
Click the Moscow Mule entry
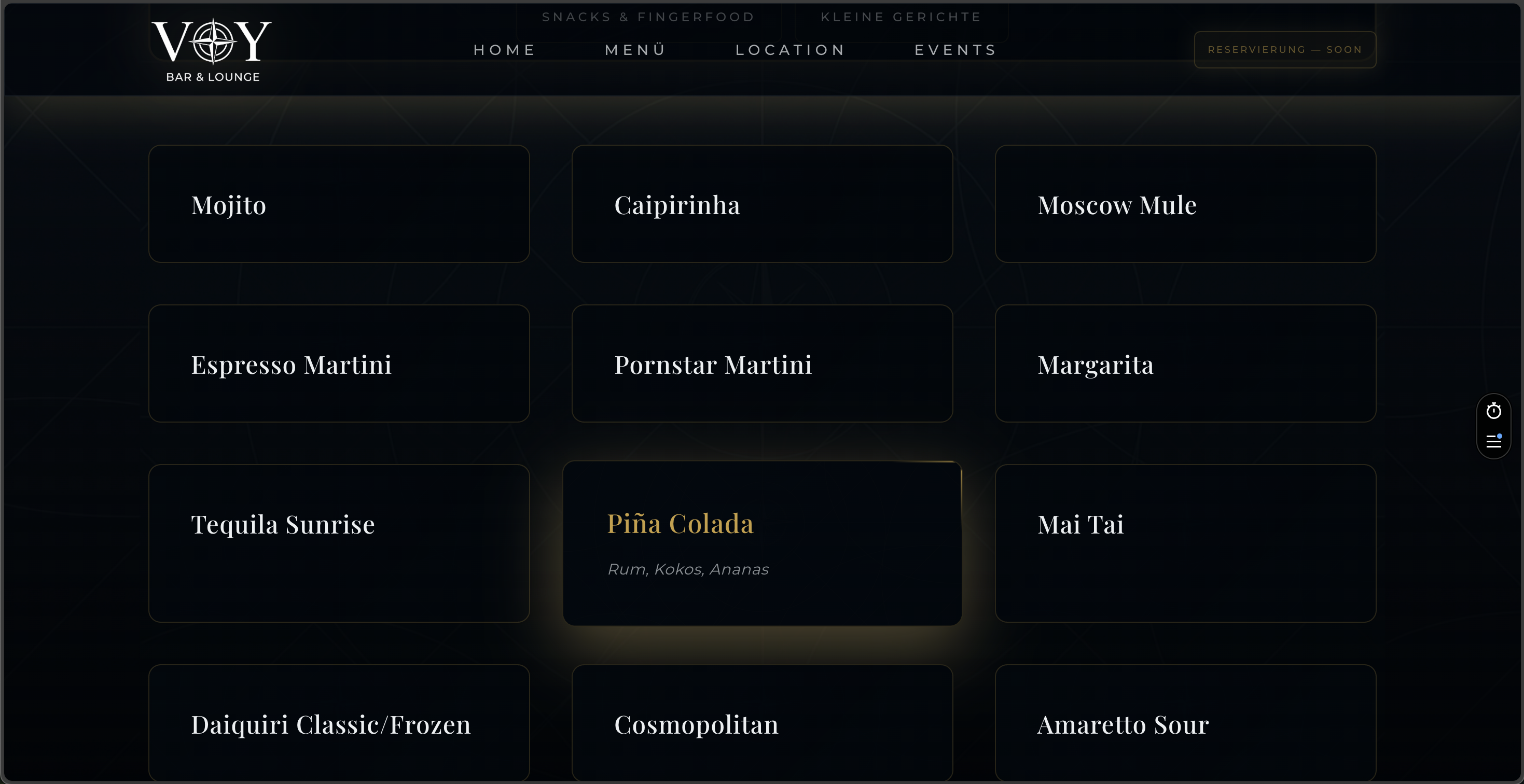pos(1186,204)
